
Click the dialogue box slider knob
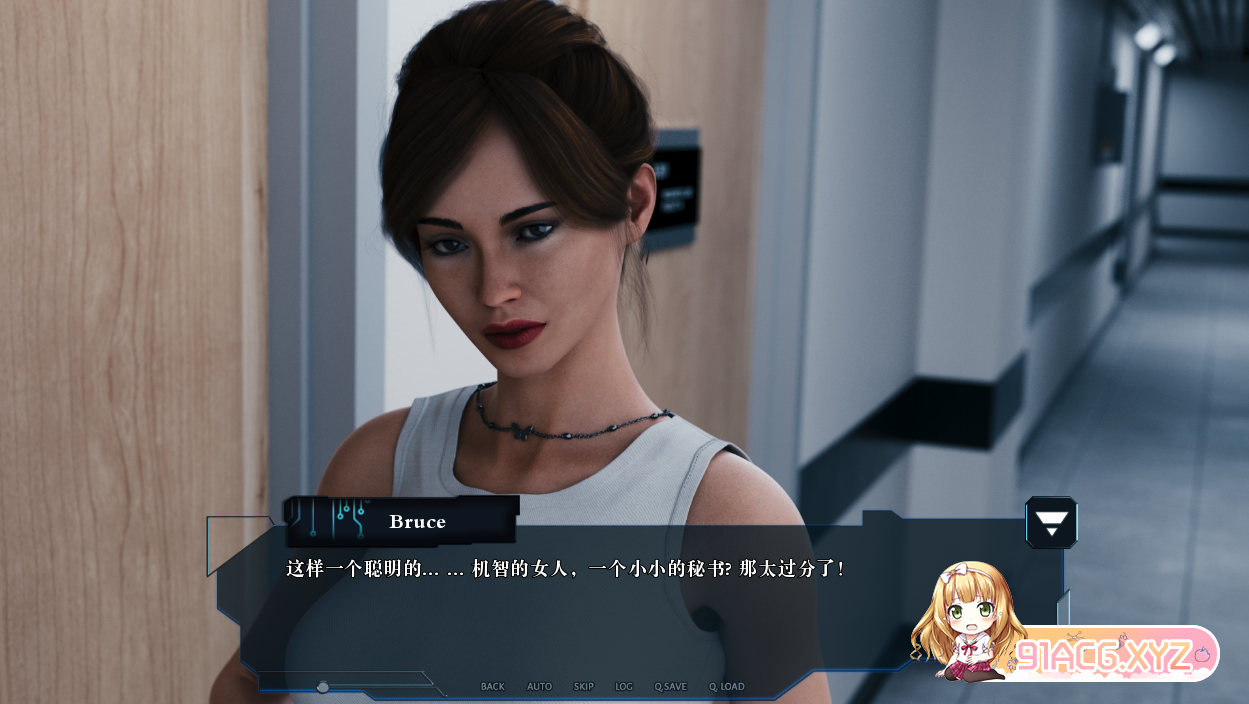pos(323,687)
